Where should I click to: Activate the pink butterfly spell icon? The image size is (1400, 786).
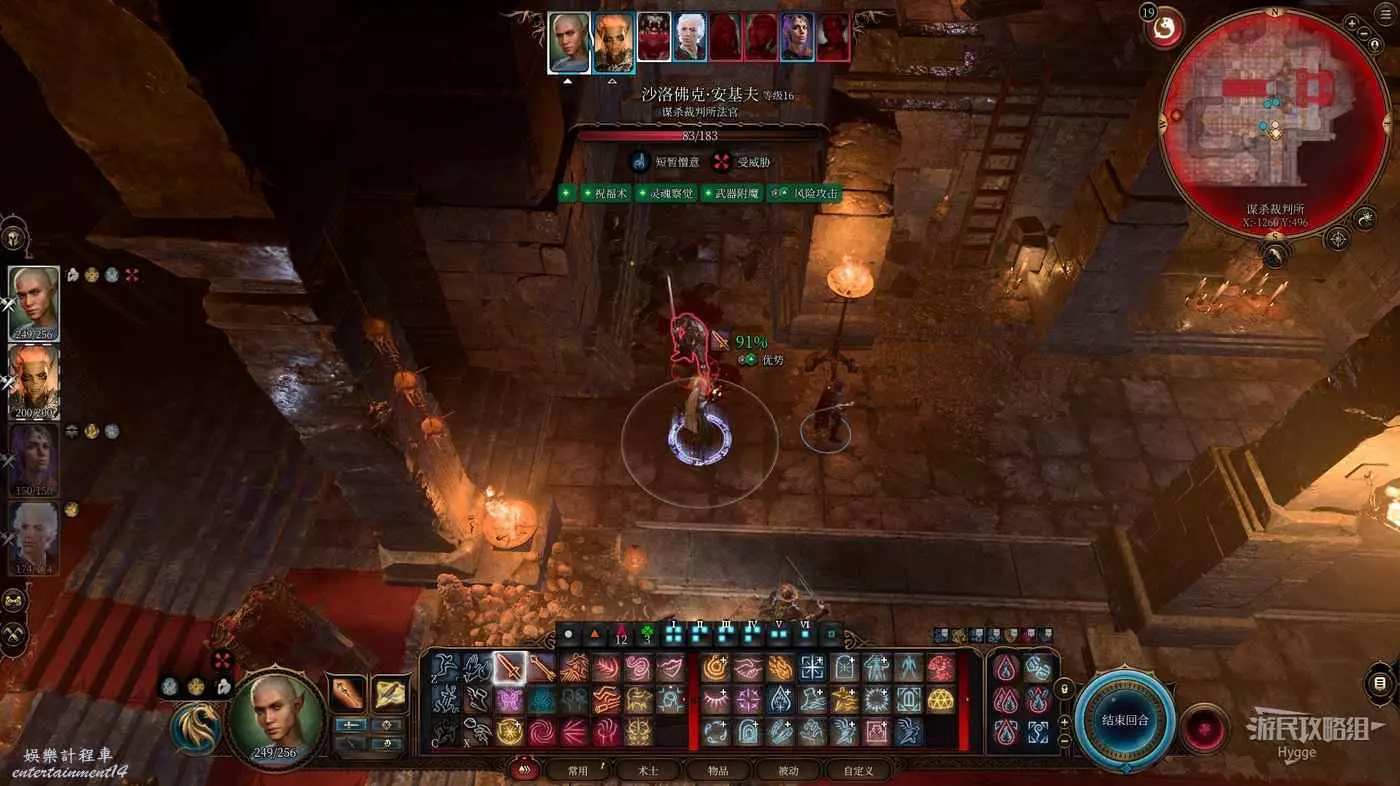pyautogui.click(x=510, y=700)
